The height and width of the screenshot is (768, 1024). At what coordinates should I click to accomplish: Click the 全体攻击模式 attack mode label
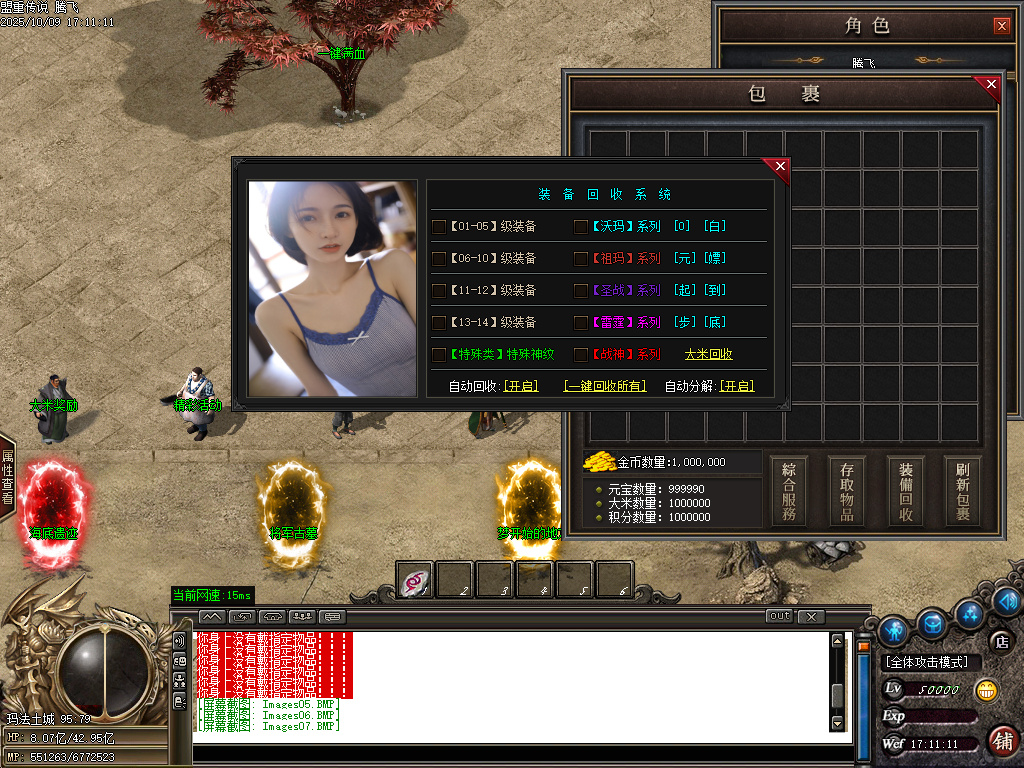(x=932, y=662)
